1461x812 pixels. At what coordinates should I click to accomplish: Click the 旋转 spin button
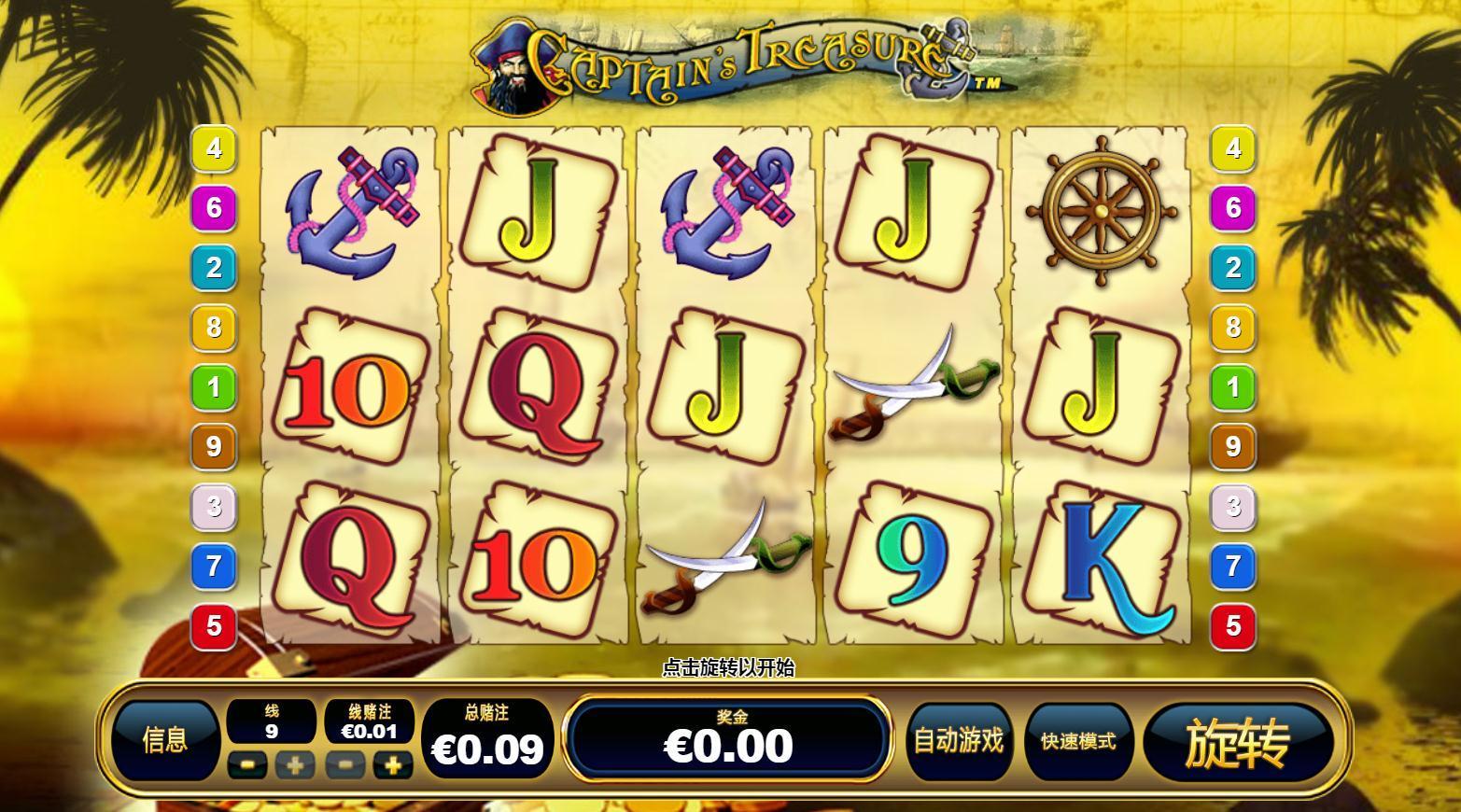(x=1237, y=742)
